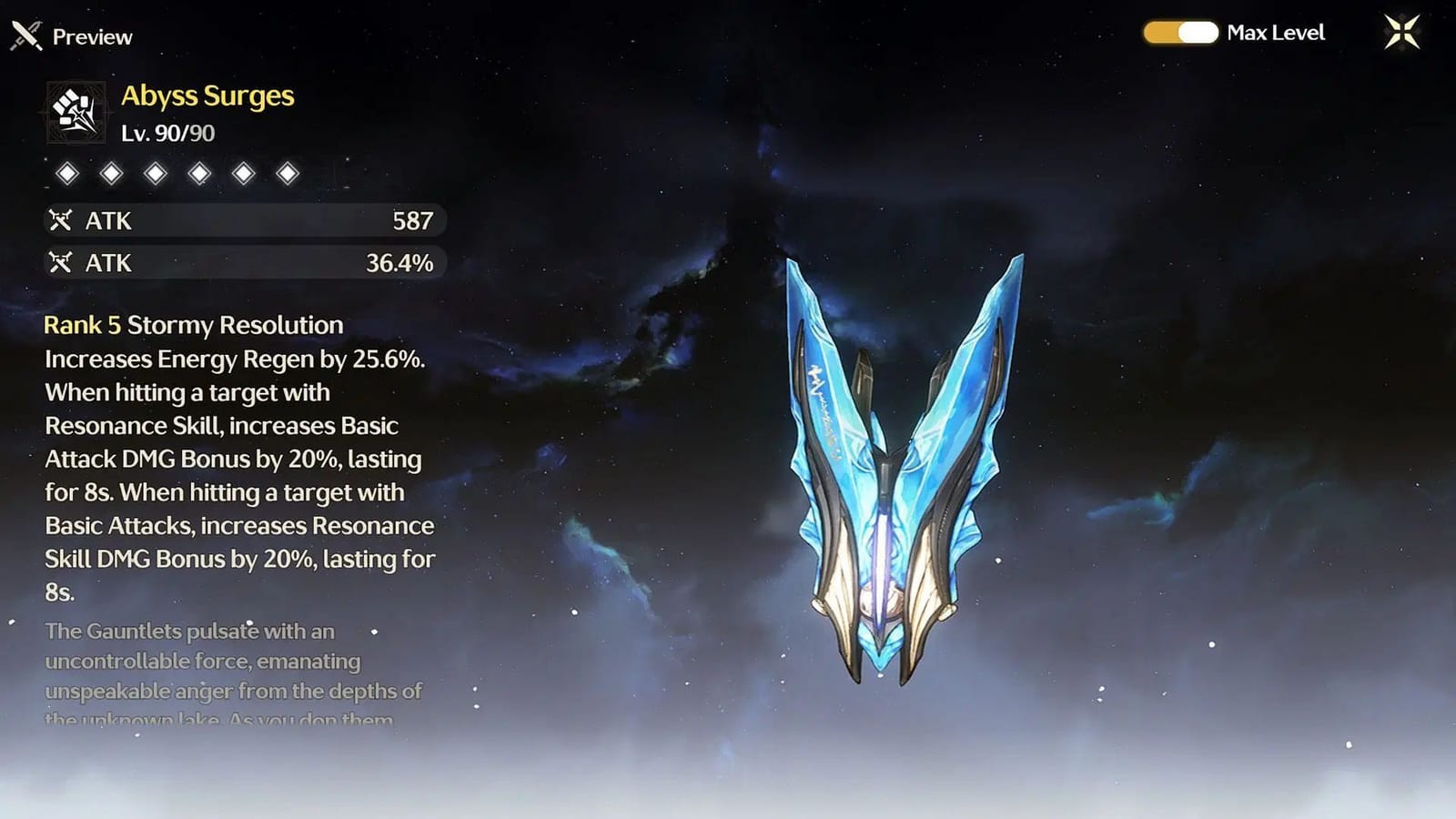Click the Max Level slider knob
This screenshot has width=1456, height=819.
pos(1198,34)
